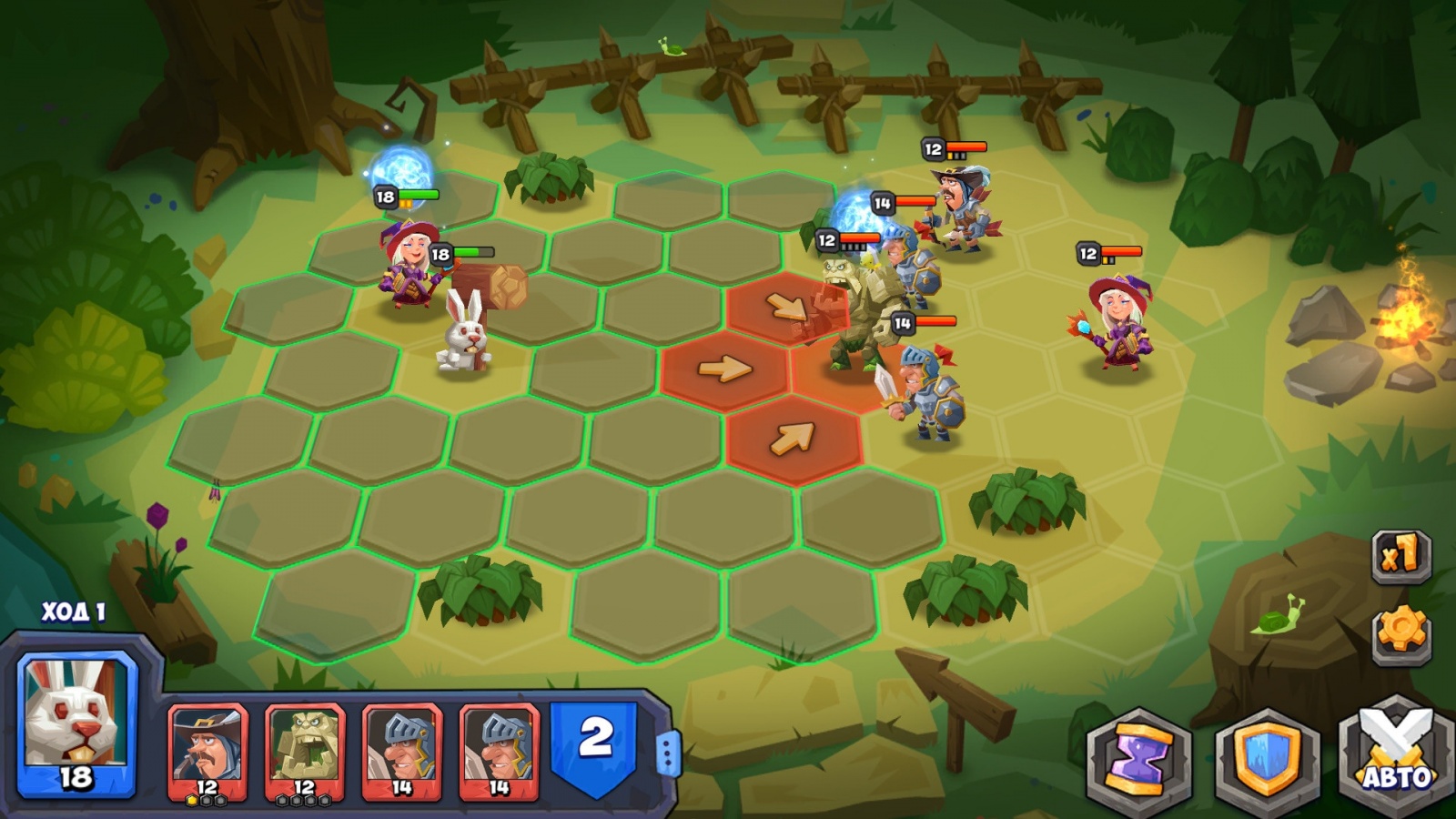Screen dimensions: 1456x819
Task: Attack via the down-right arrow red hex
Action: pos(784,307)
